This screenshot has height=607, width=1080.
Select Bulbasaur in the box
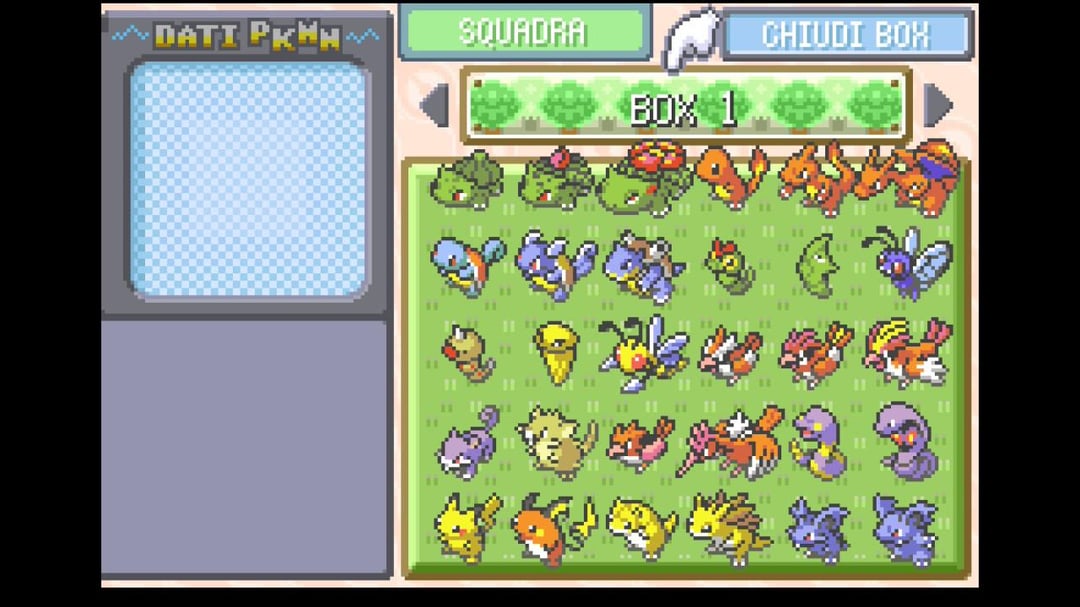[467, 182]
